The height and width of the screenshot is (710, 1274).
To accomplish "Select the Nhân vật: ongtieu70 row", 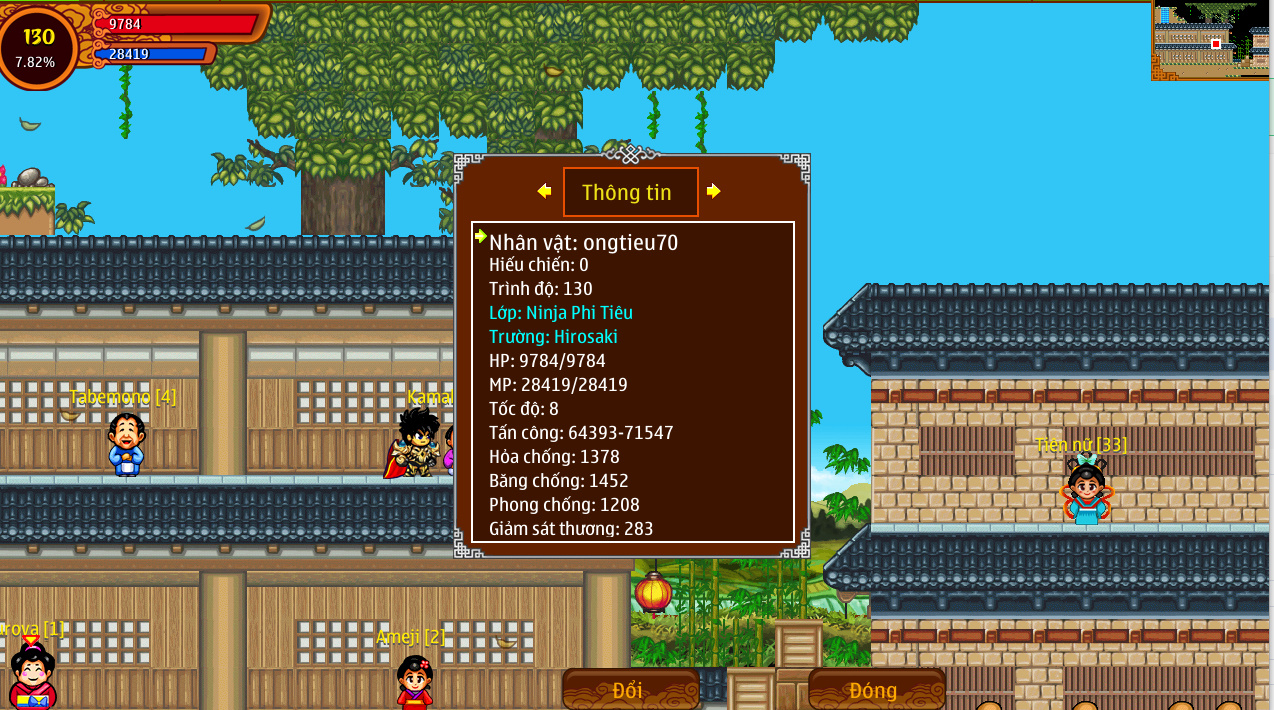I will 583,242.
